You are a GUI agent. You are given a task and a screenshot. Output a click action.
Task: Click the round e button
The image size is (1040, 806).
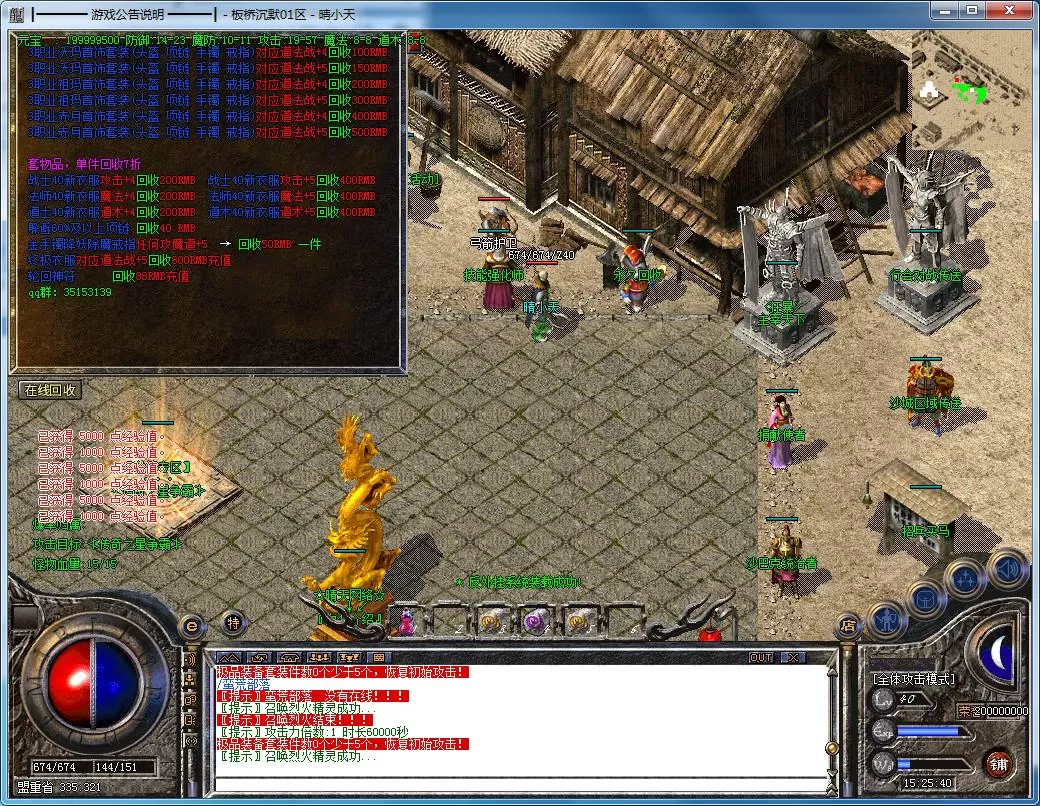click(191, 626)
